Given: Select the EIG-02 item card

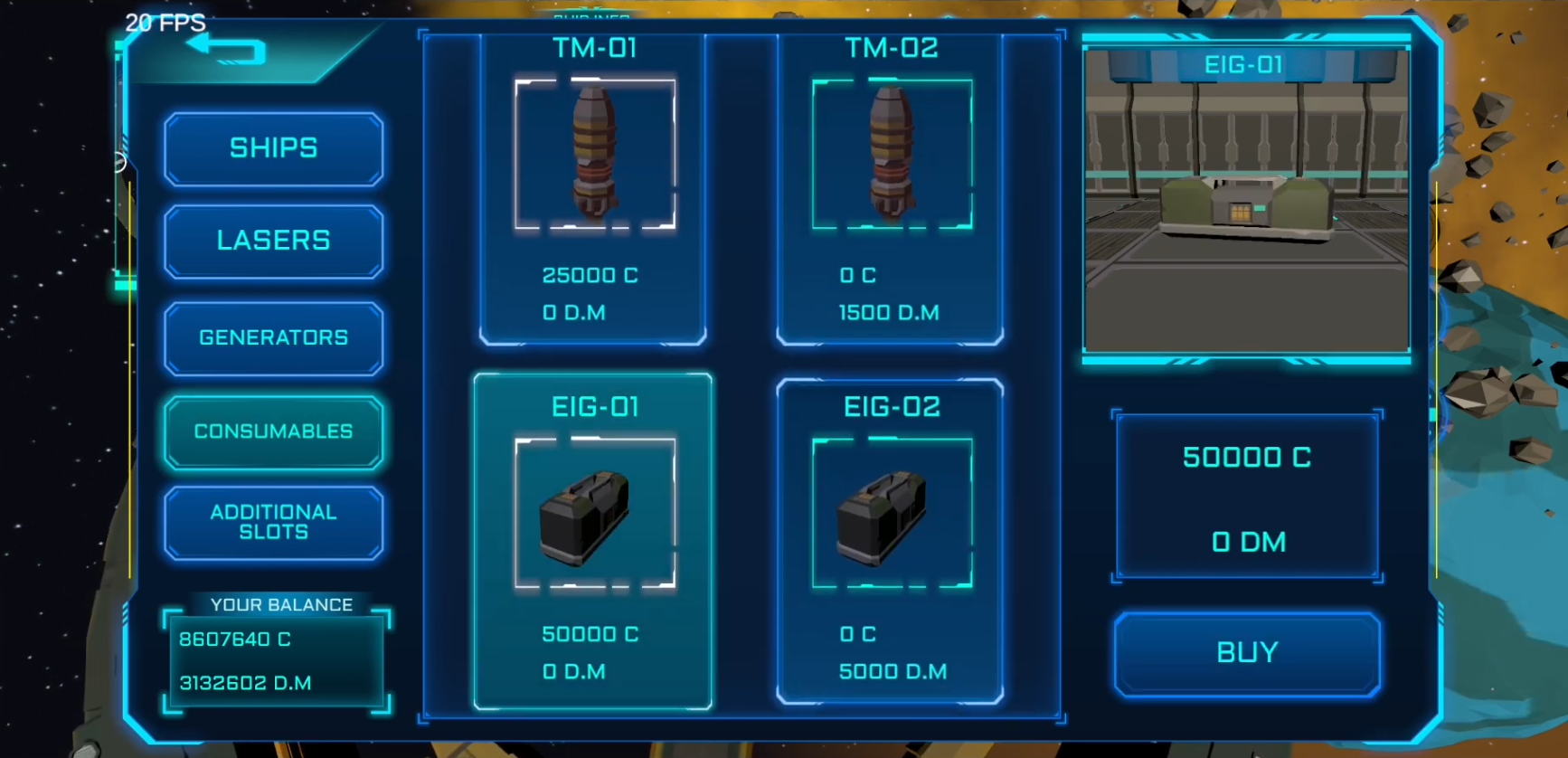Looking at the screenshot, I should (x=891, y=540).
